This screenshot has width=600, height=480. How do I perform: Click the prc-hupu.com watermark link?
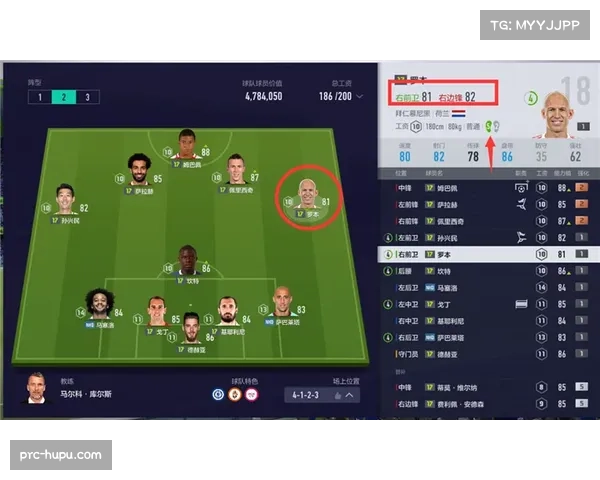[60, 455]
